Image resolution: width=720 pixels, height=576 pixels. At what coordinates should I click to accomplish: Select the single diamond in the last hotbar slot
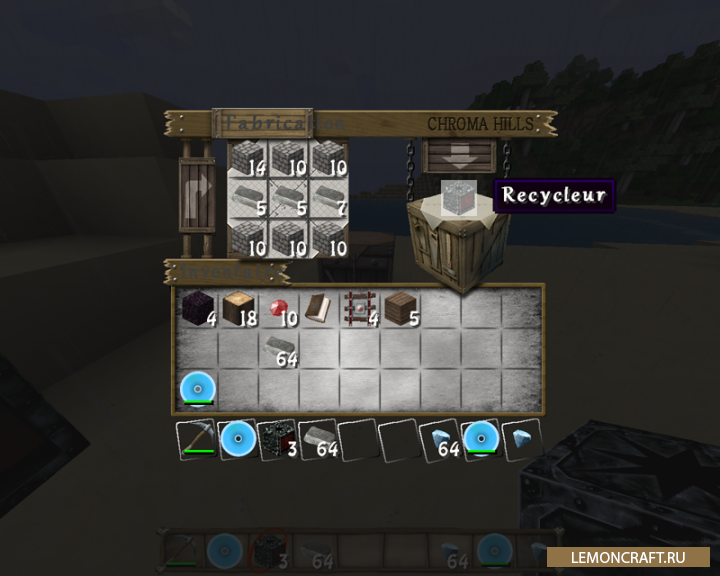521,440
